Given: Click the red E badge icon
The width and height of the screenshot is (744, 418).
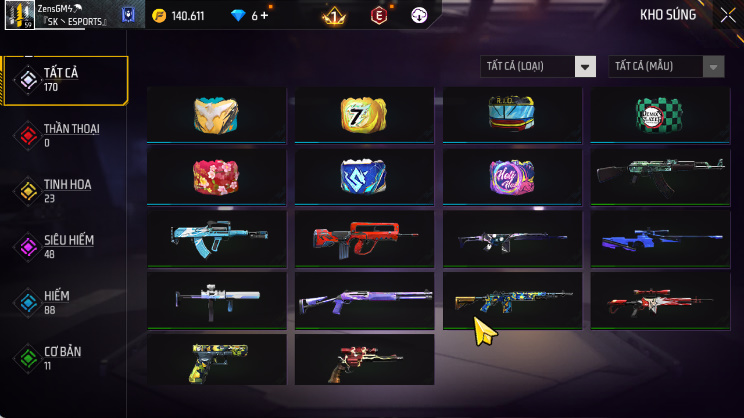Looking at the screenshot, I should pyautogui.click(x=379, y=16).
